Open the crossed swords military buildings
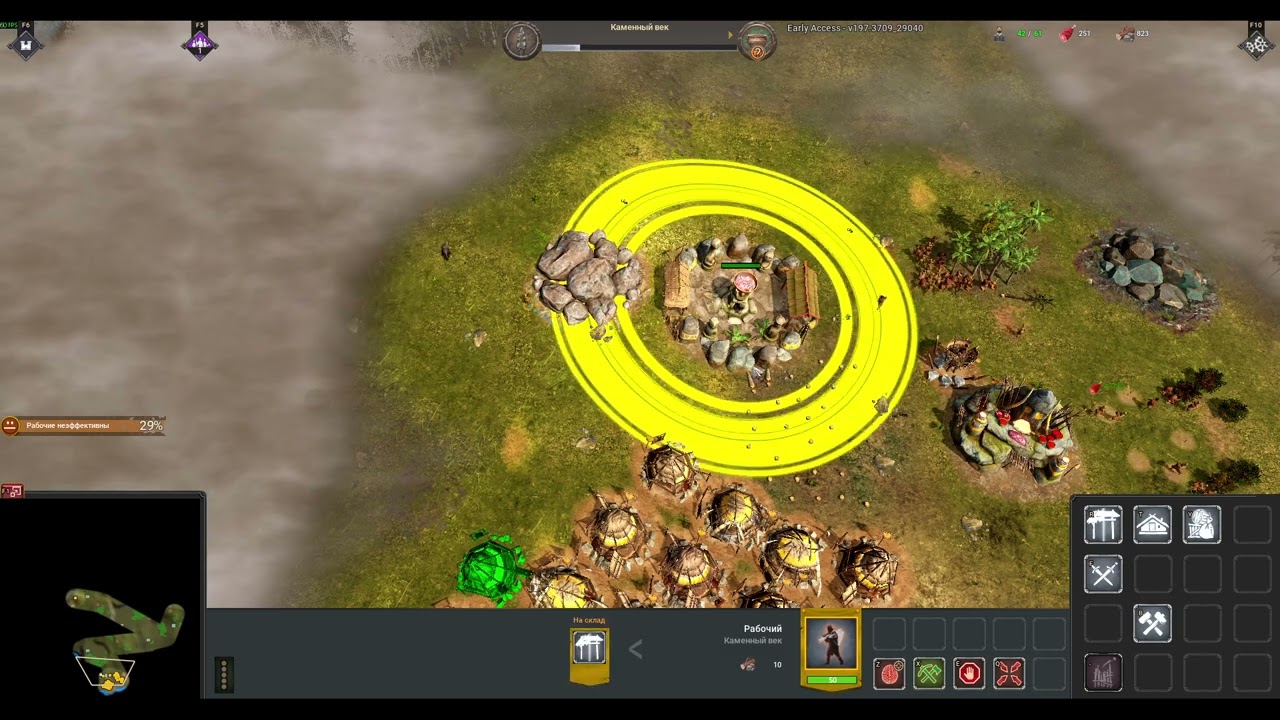Viewport: 1280px width, 720px height. 1103,574
